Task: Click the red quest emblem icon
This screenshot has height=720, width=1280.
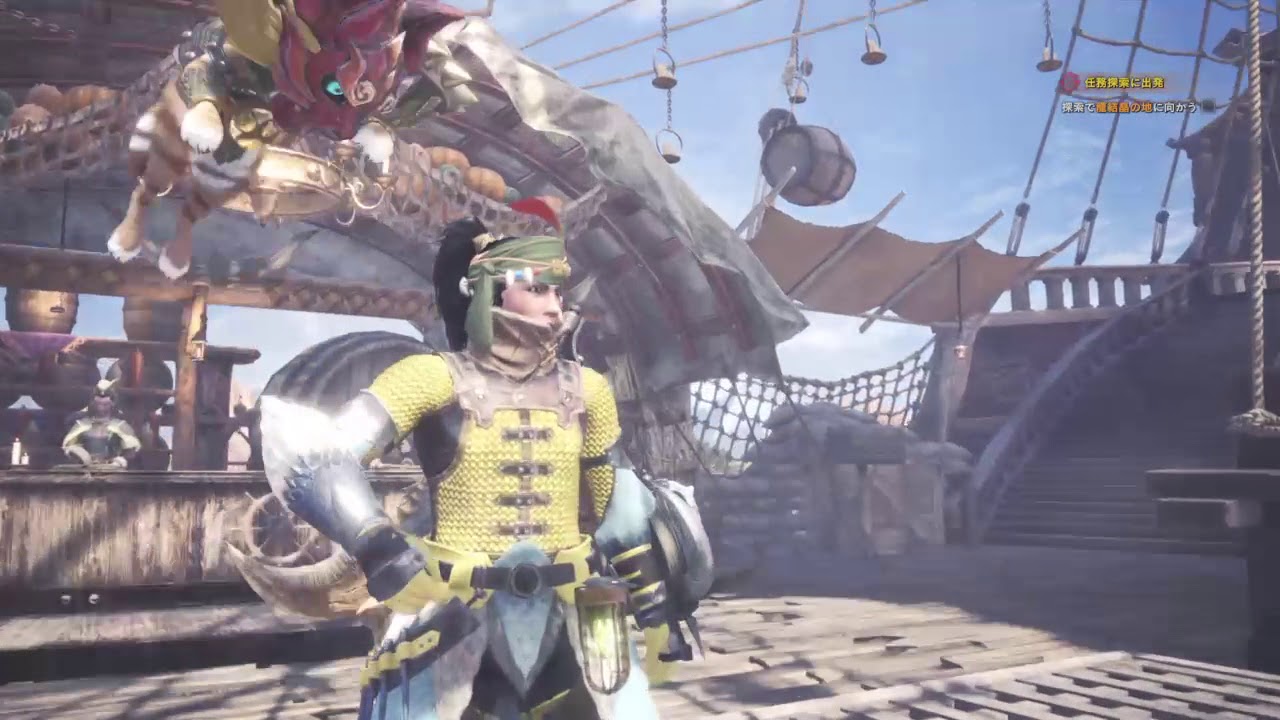Action: coord(1070,82)
